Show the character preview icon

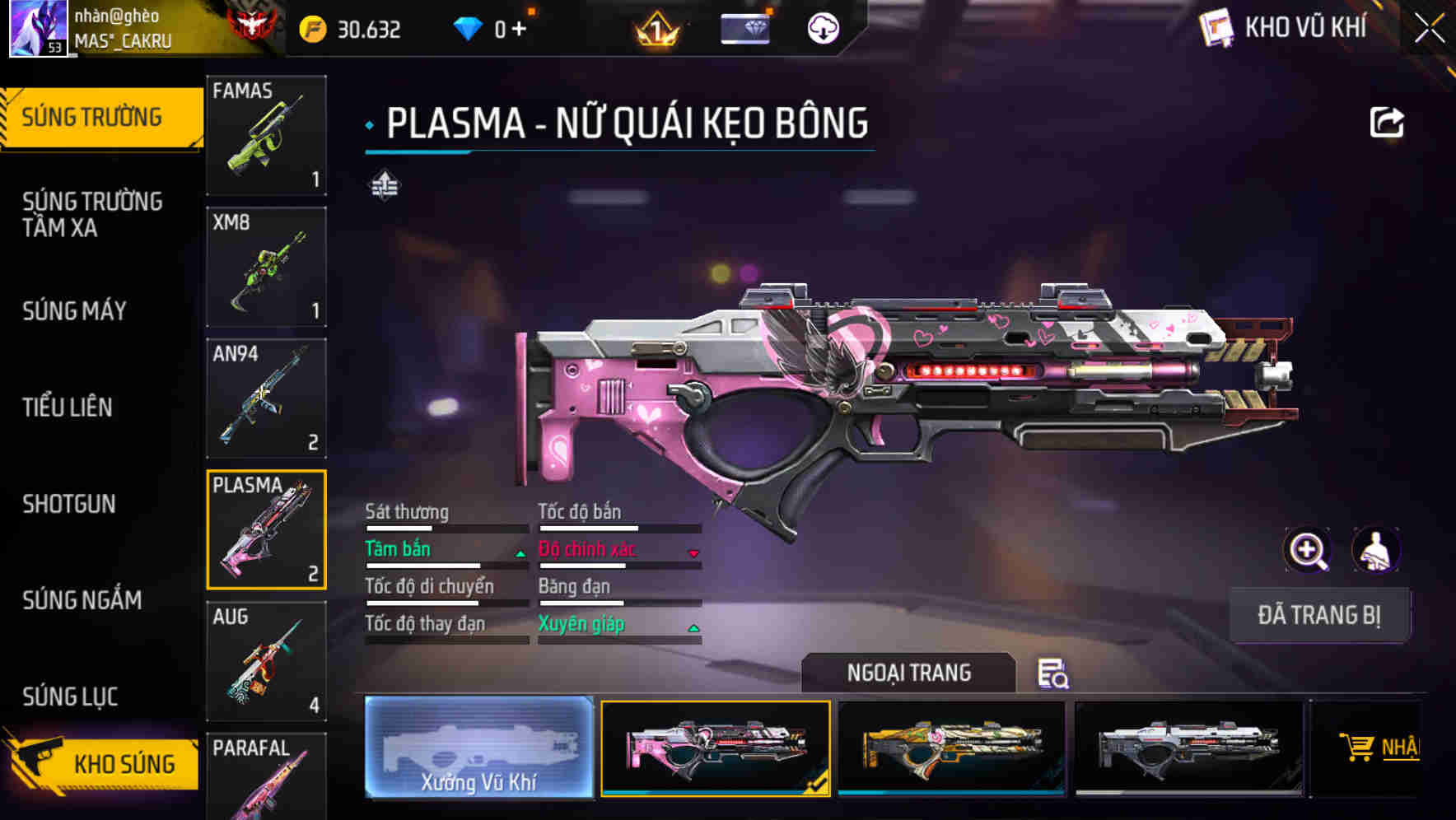click(1375, 550)
